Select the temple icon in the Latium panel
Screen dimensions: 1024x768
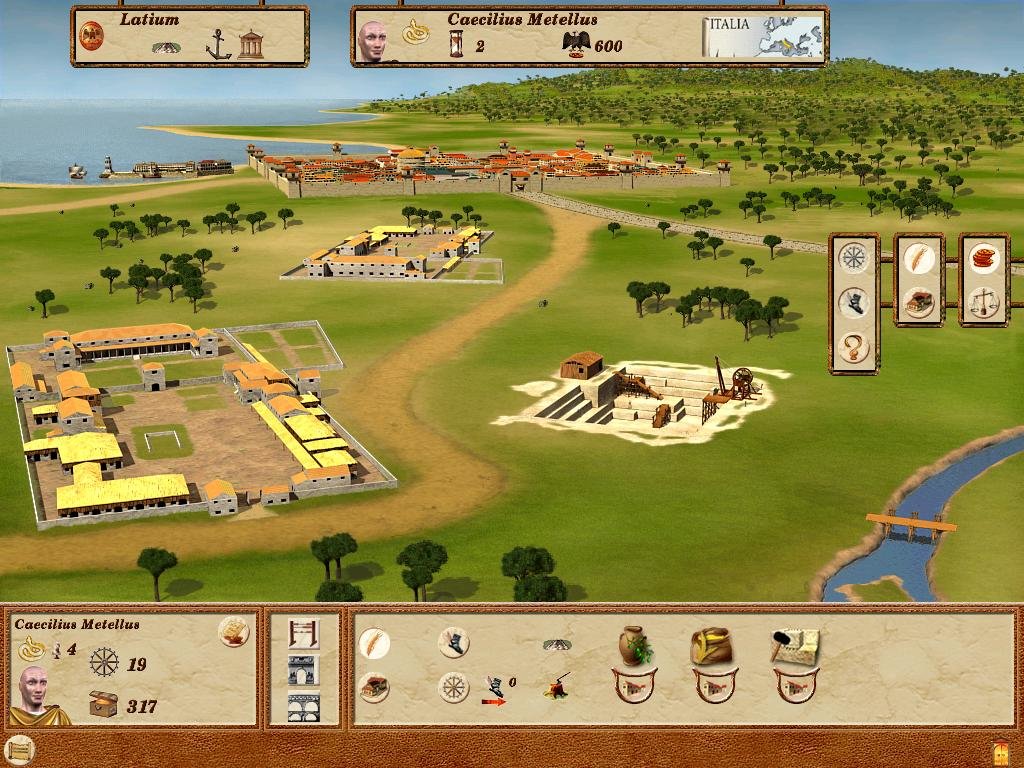pyautogui.click(x=251, y=44)
